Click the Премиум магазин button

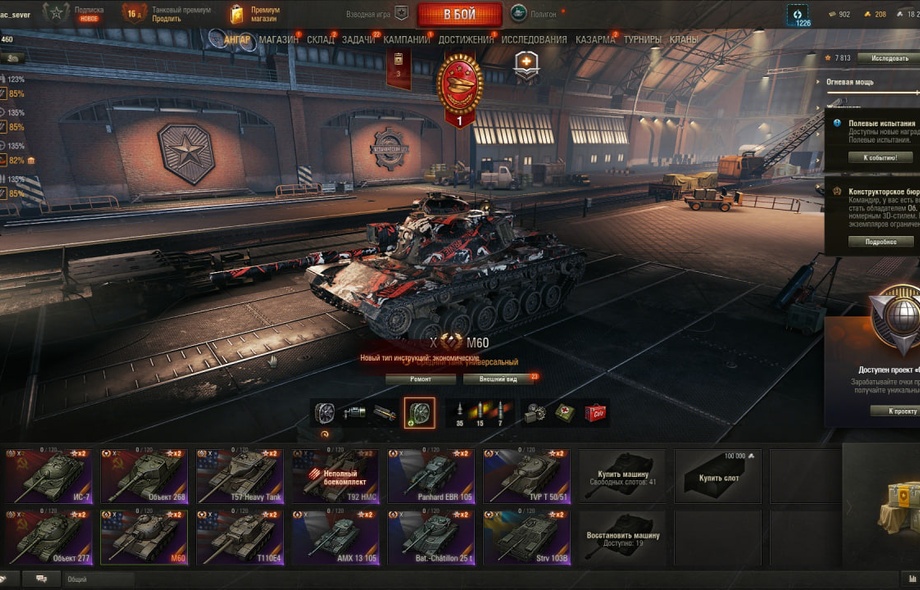(x=256, y=13)
